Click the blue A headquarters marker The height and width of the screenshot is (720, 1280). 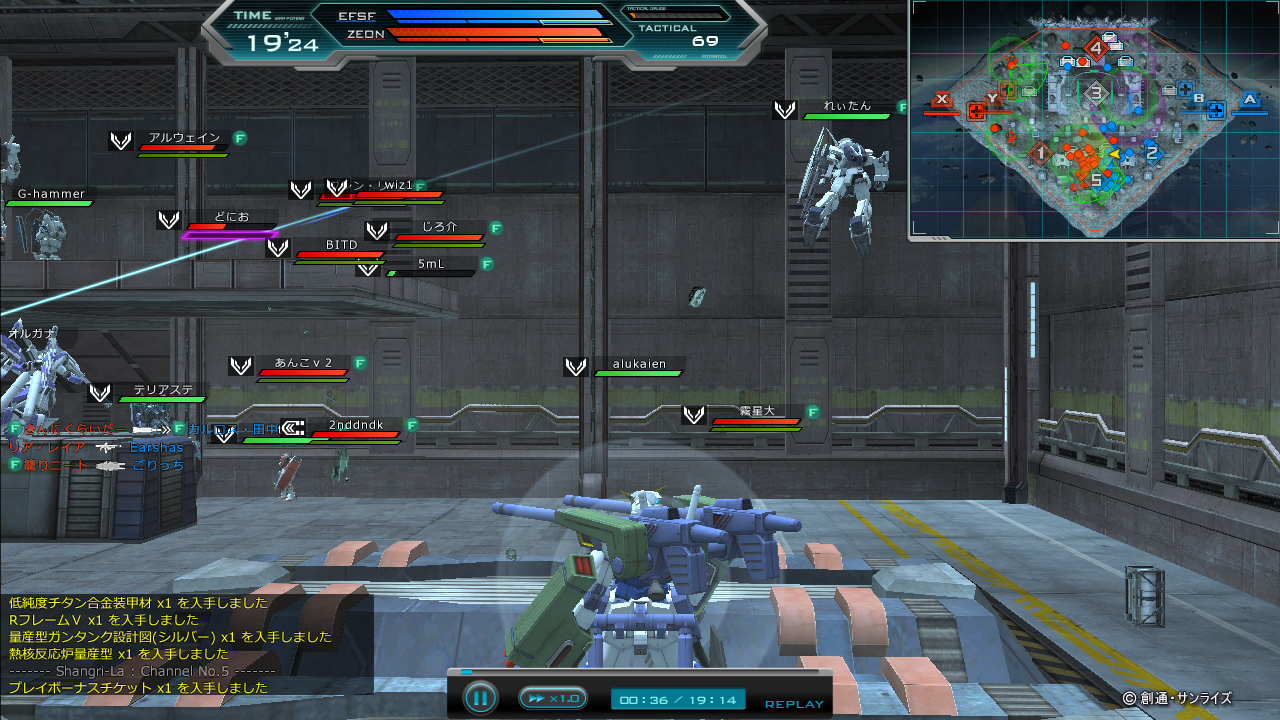pyautogui.click(x=1248, y=99)
